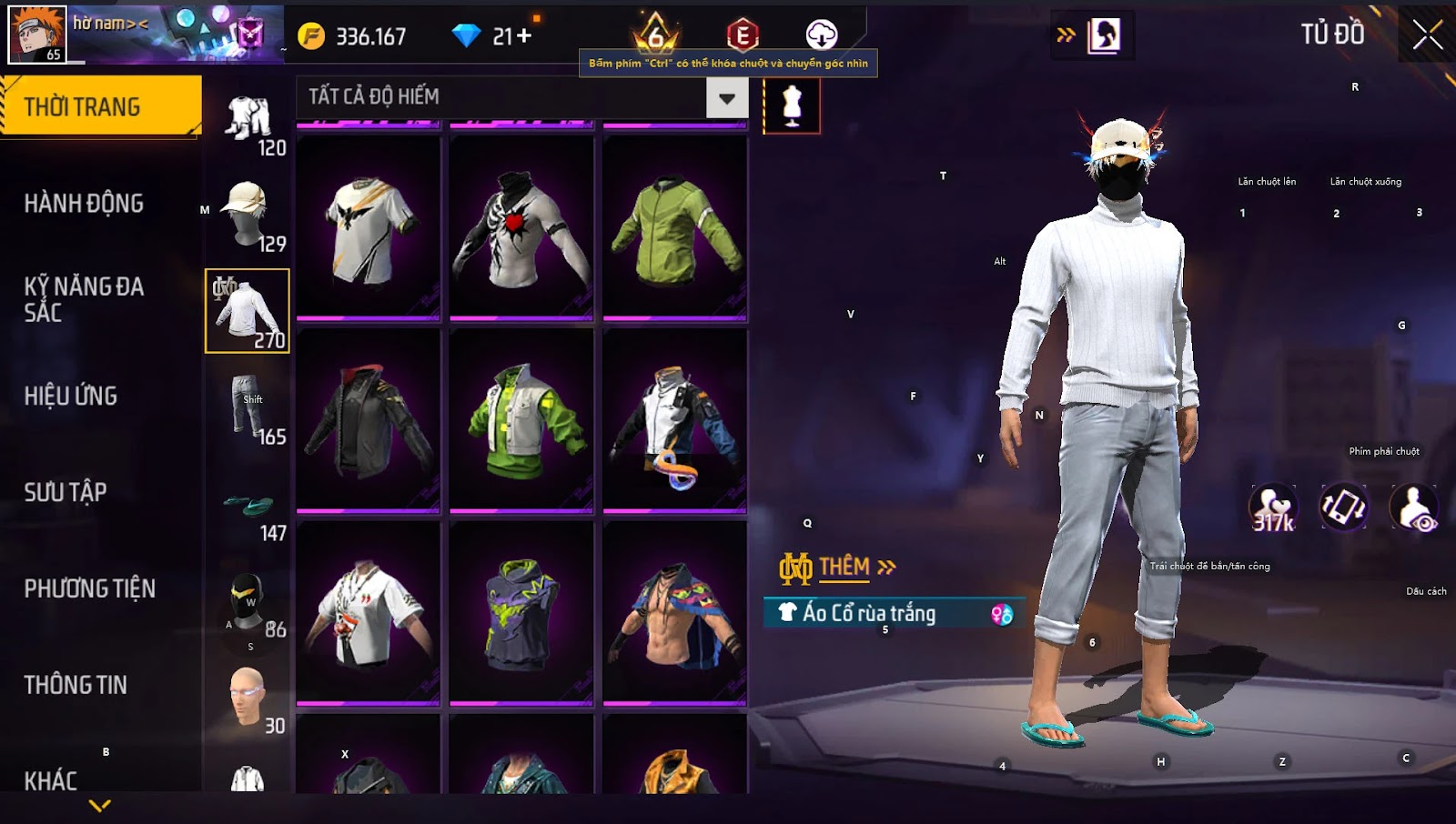Choose the white eagle t-shirt

pos(369,227)
